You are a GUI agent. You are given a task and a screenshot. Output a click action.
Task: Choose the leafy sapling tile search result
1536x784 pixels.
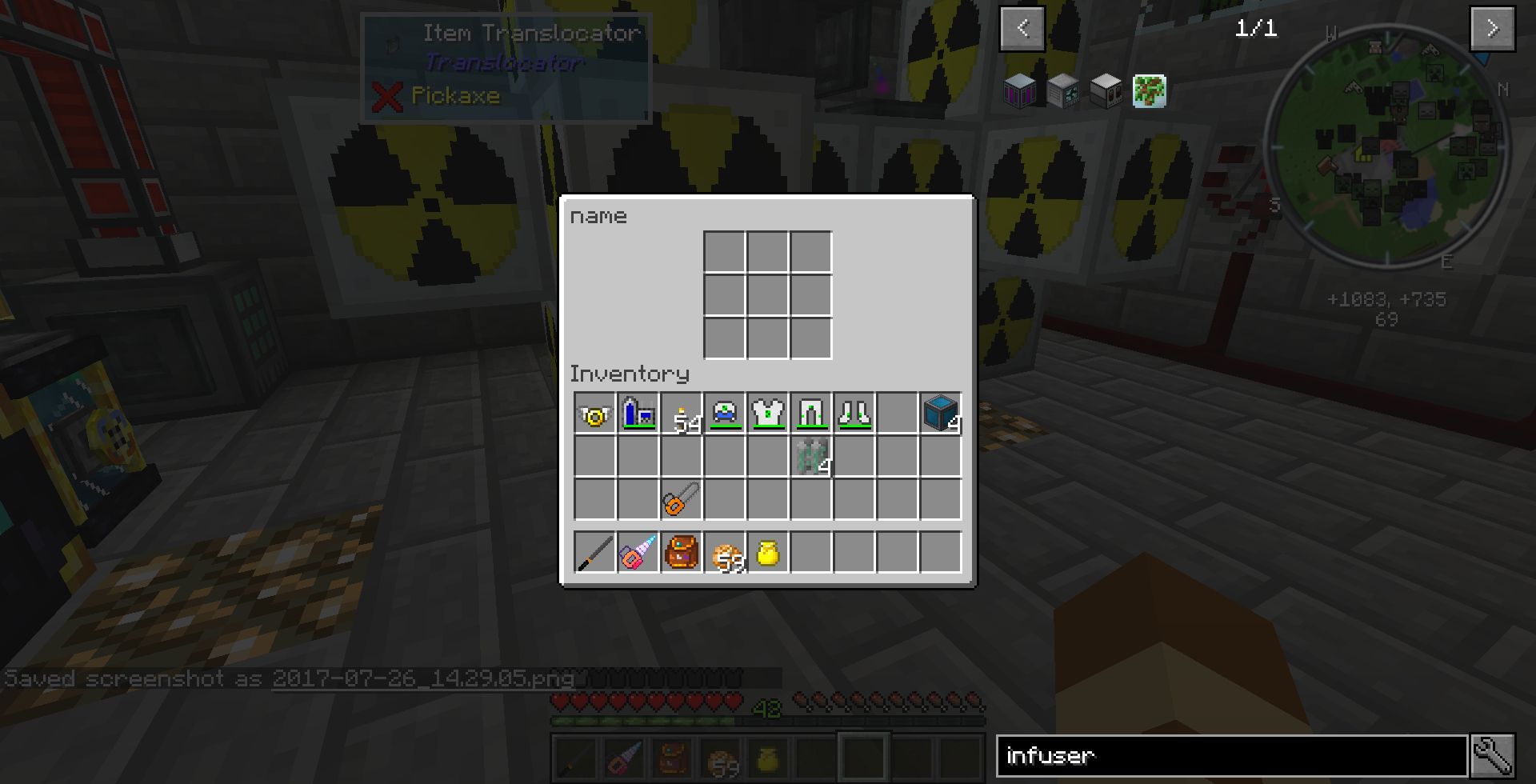point(1149,91)
